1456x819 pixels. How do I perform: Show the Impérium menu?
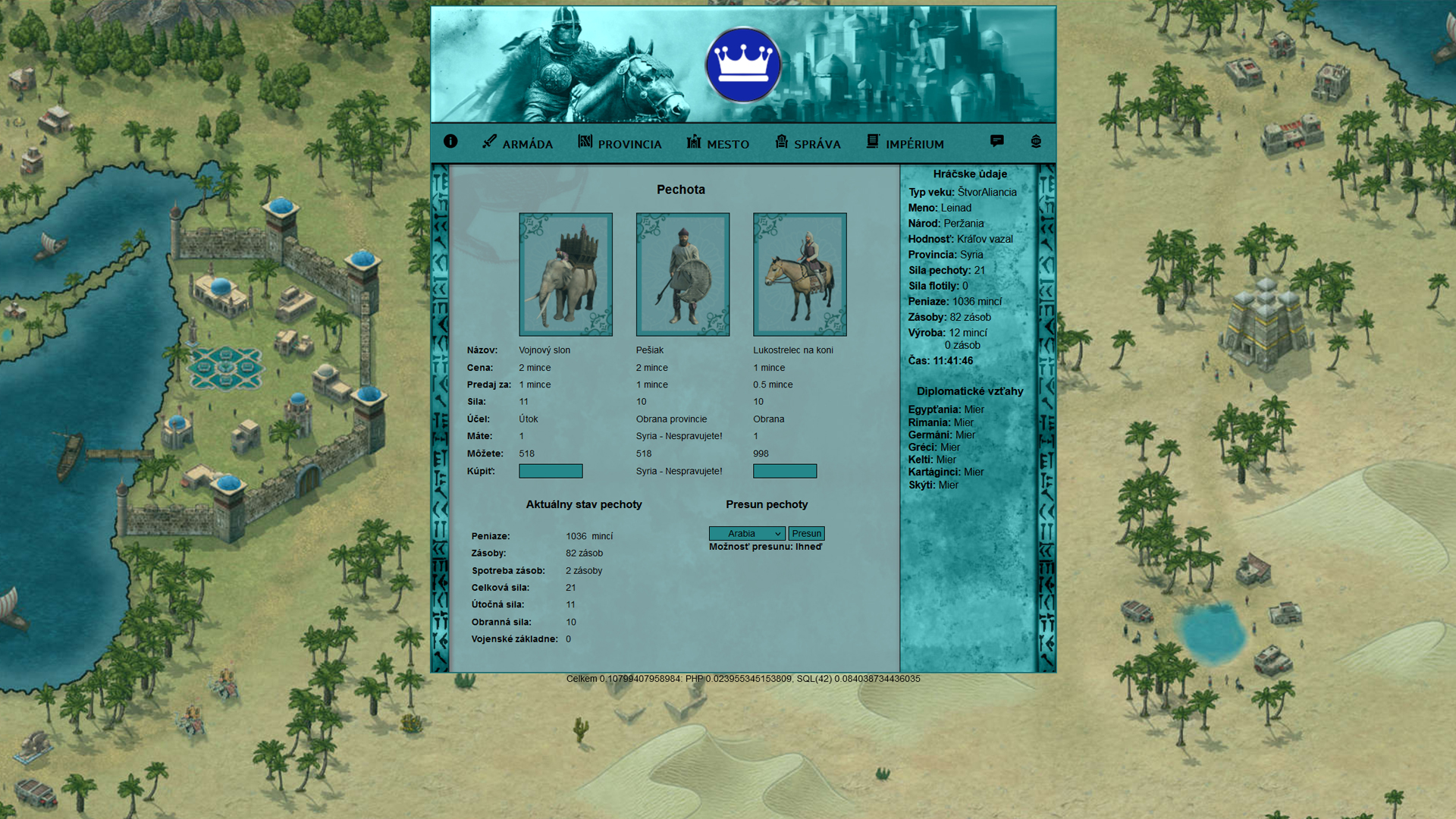click(905, 143)
